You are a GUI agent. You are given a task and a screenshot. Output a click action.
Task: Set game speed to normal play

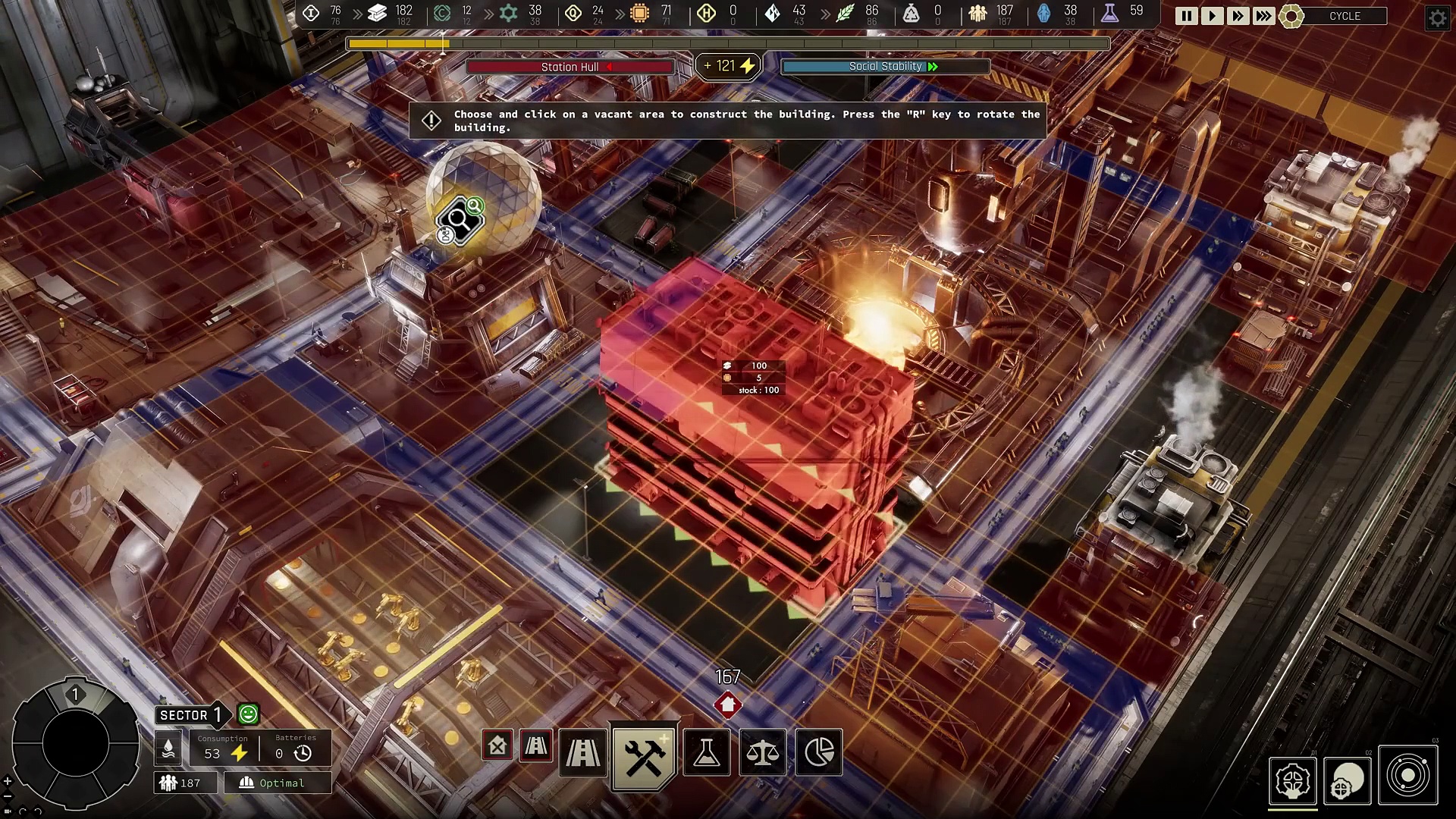tap(1212, 16)
